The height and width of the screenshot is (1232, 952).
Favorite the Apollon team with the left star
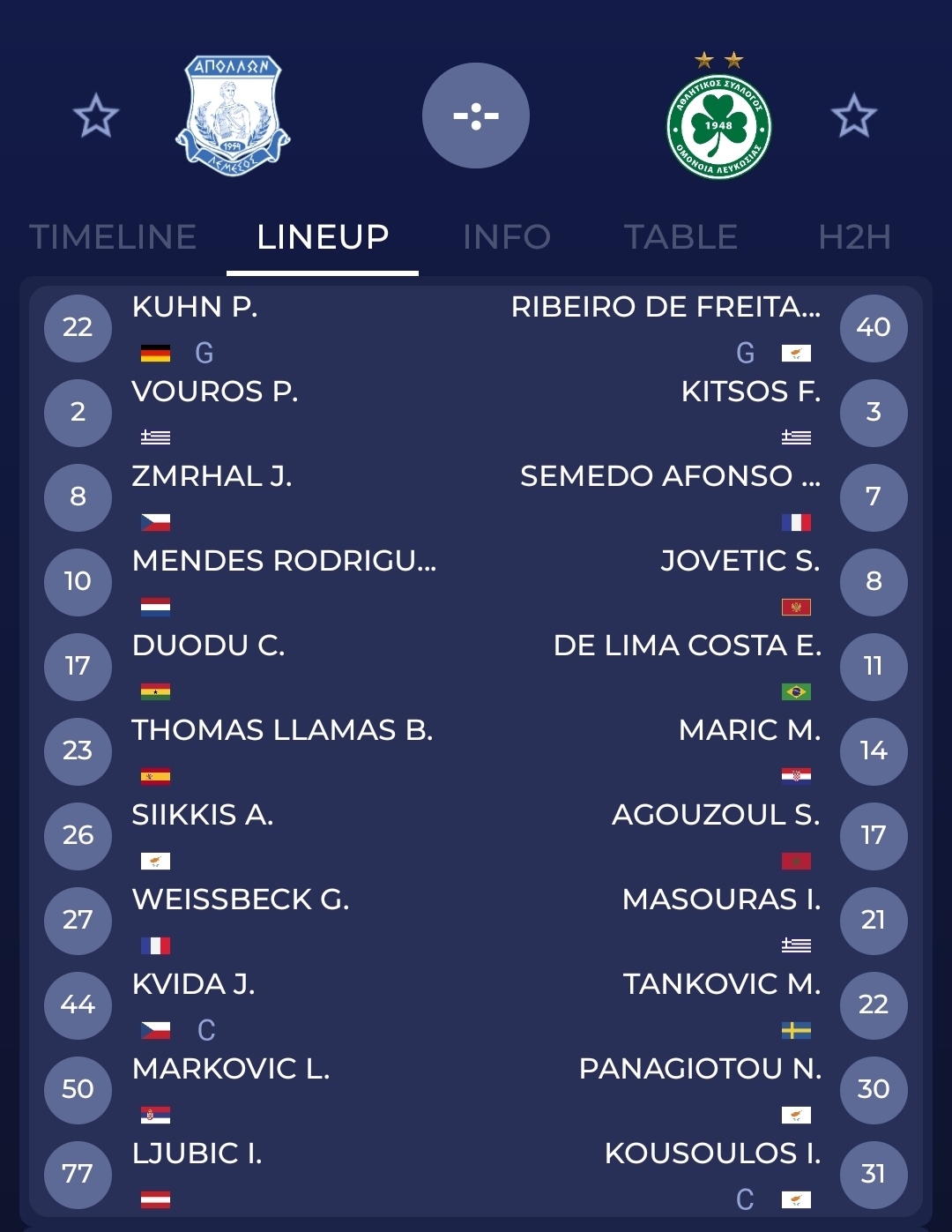[95, 116]
